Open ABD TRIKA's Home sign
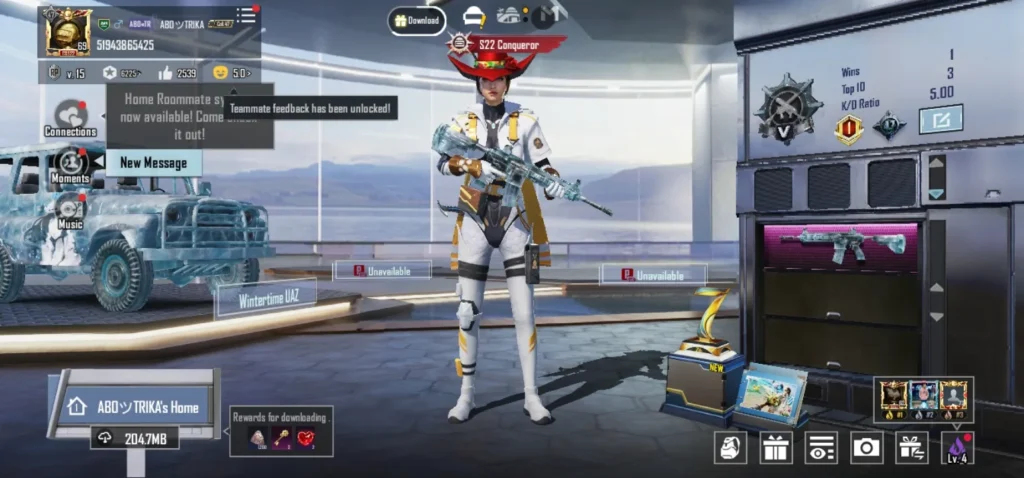This screenshot has width=1024, height=478. pos(137,407)
